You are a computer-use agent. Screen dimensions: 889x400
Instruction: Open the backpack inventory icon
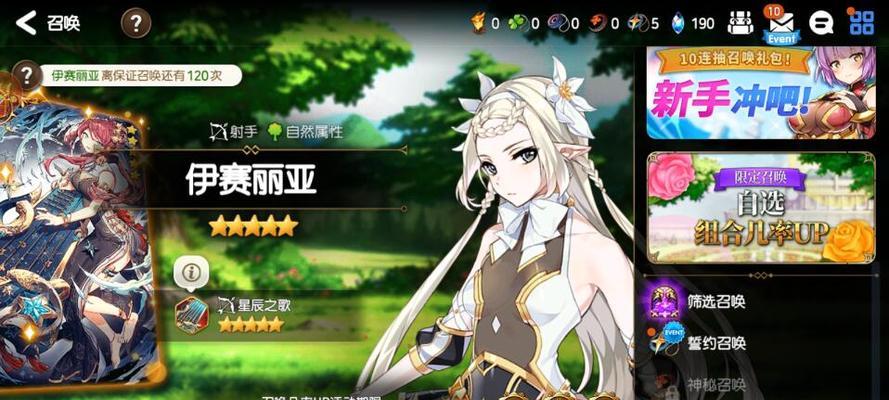(740, 22)
